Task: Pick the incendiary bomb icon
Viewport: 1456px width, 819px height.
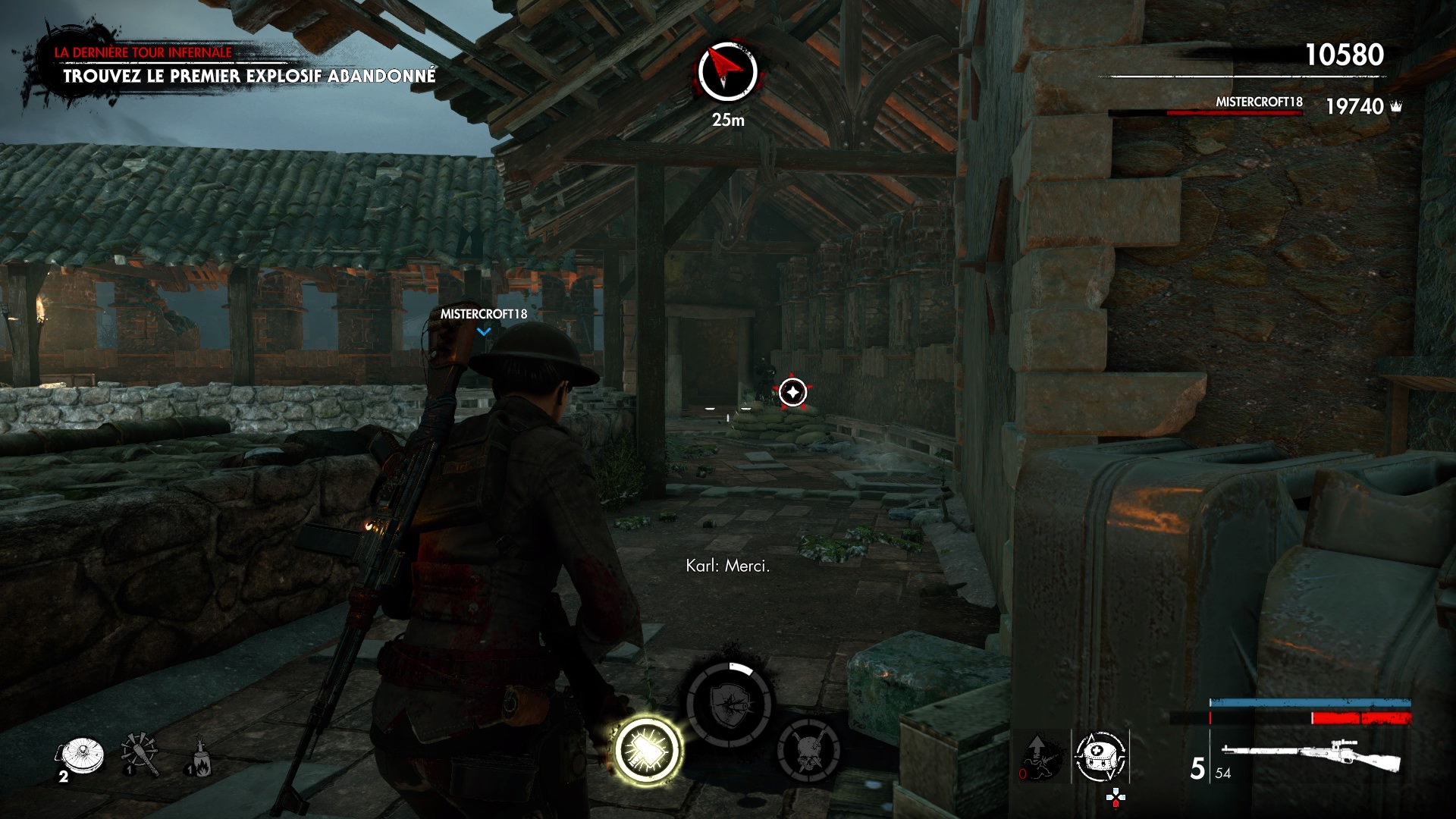Action: [x=199, y=756]
